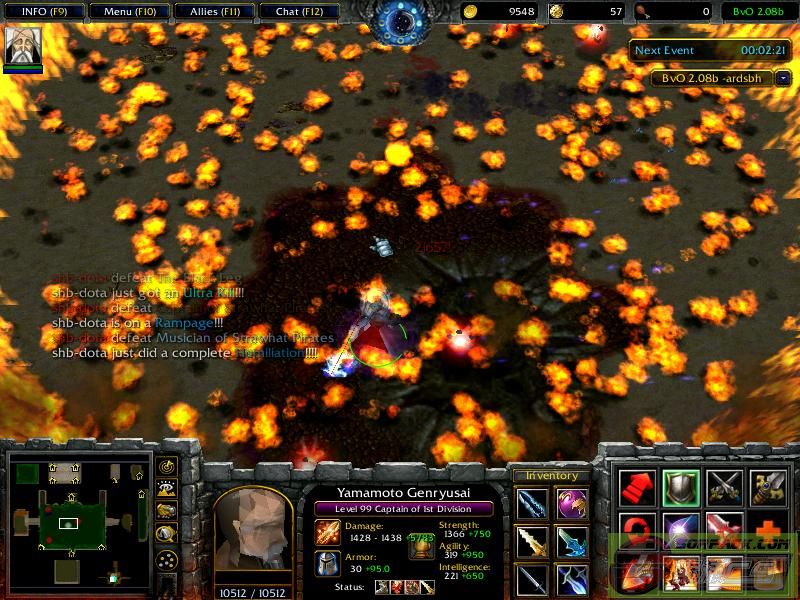
Task: Open the Chat (F12) log
Action: coord(297,11)
